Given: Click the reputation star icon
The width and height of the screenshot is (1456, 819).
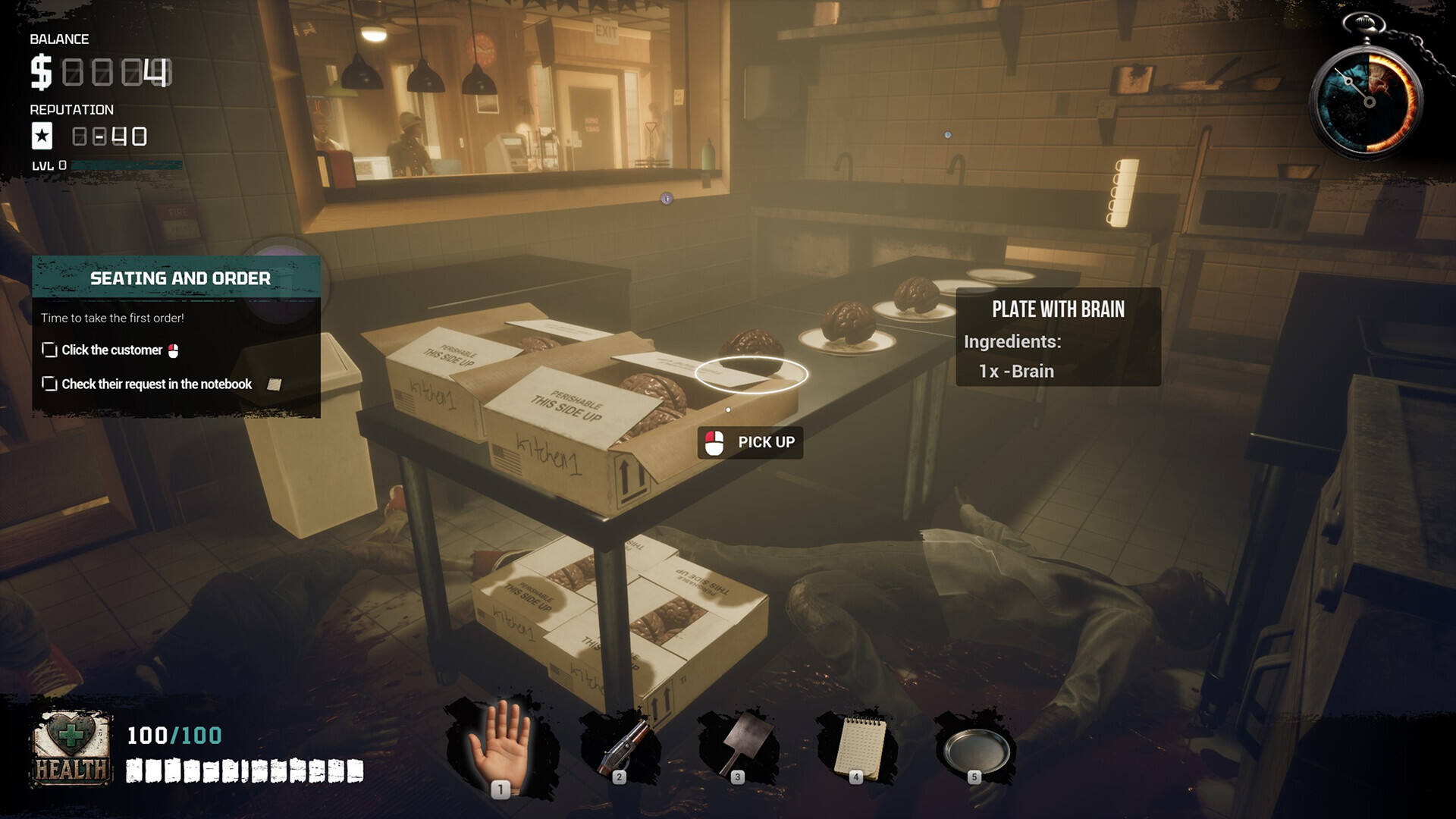Looking at the screenshot, I should pyautogui.click(x=42, y=136).
